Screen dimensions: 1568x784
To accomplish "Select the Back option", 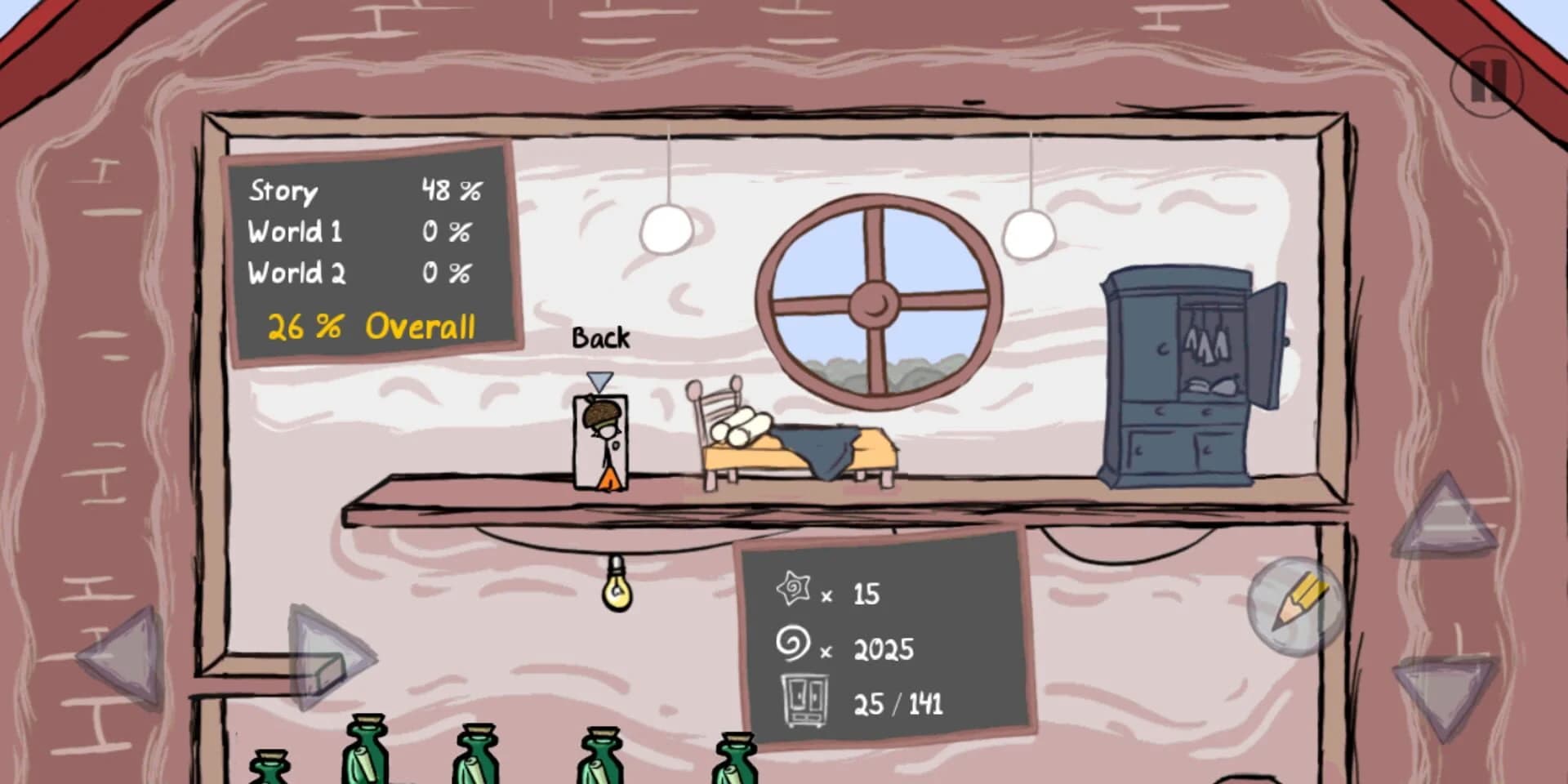I will click(600, 337).
